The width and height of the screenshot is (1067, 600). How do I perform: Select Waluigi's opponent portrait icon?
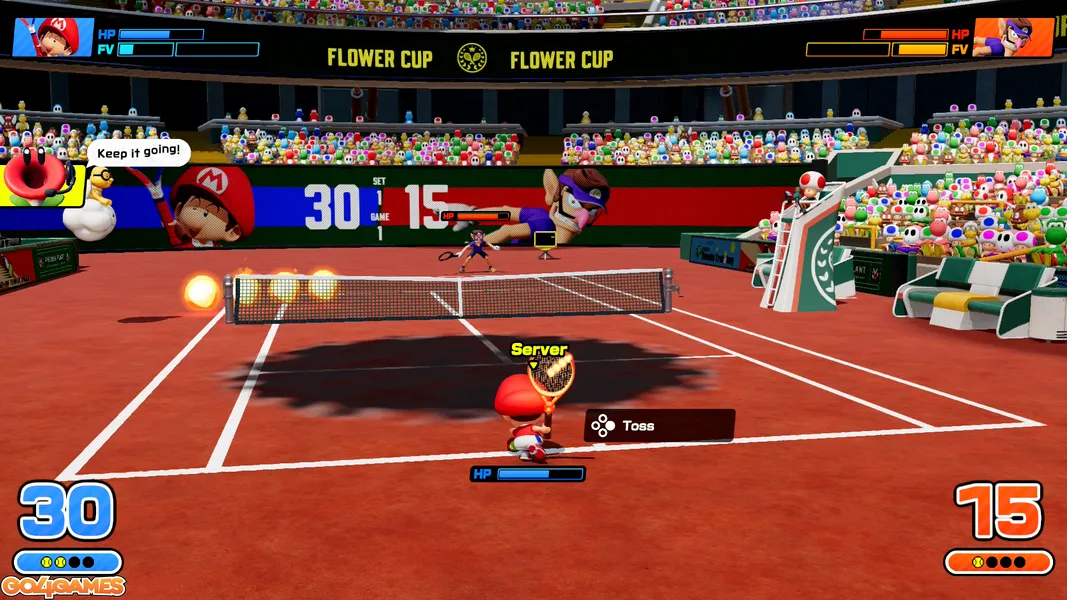point(1012,38)
